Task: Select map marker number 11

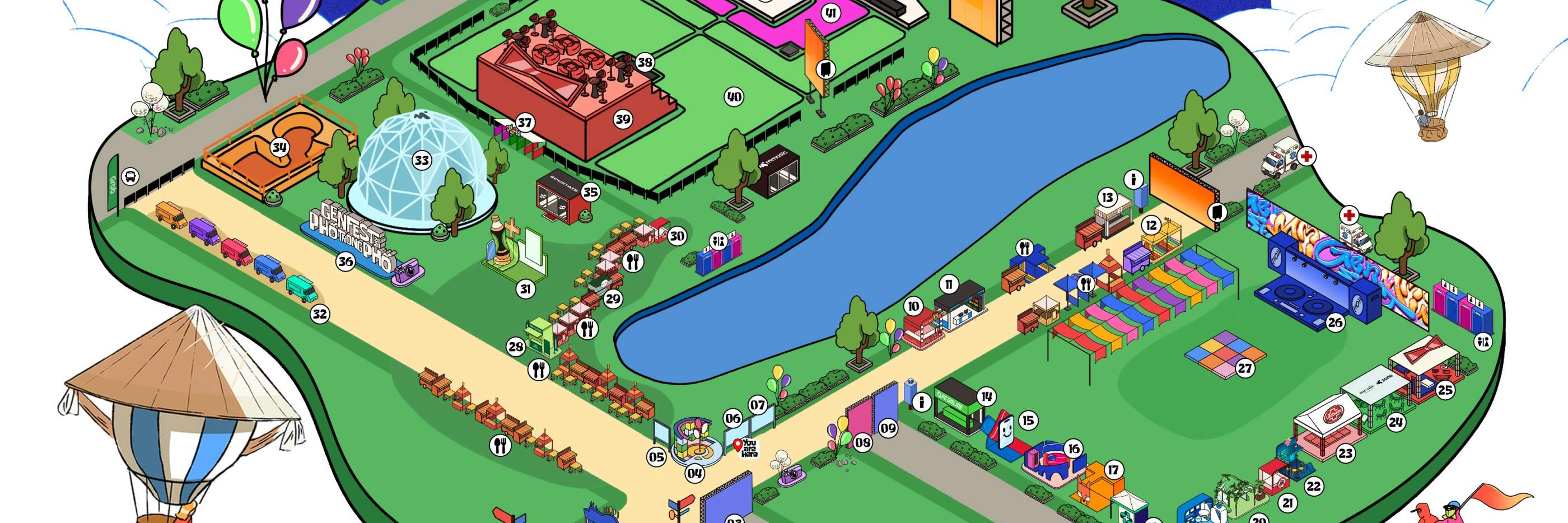Action: tap(948, 284)
